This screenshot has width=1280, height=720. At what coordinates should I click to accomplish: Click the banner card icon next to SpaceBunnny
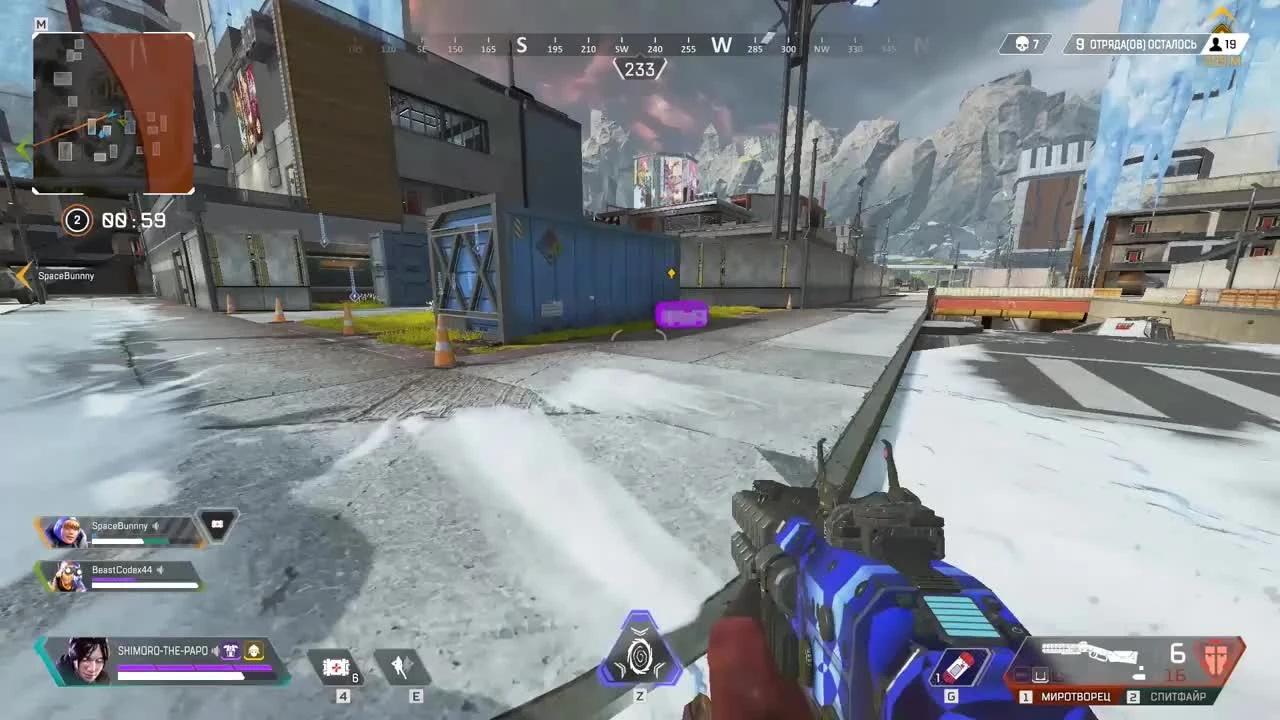219,525
